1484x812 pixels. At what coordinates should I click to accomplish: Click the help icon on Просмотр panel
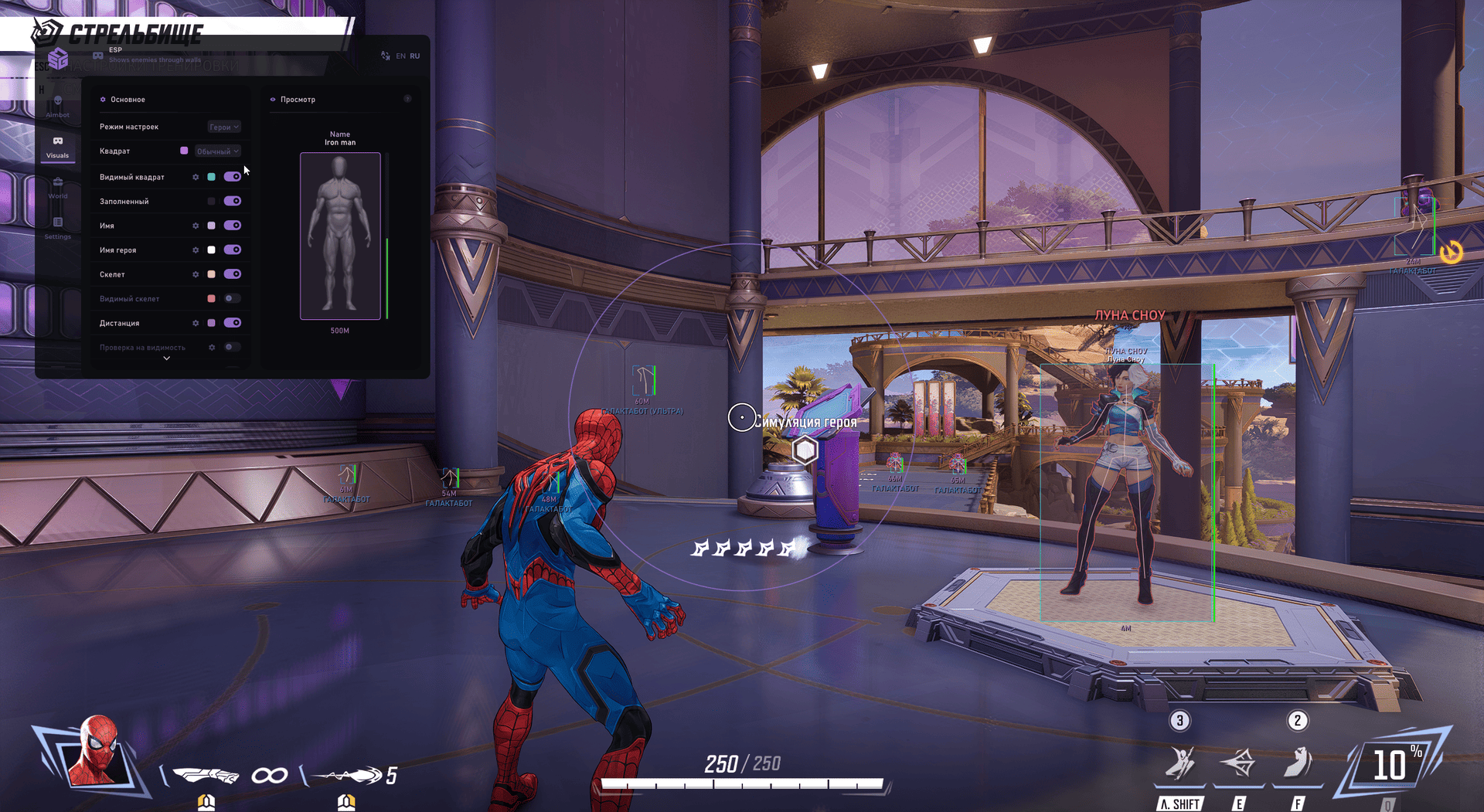pos(407,99)
